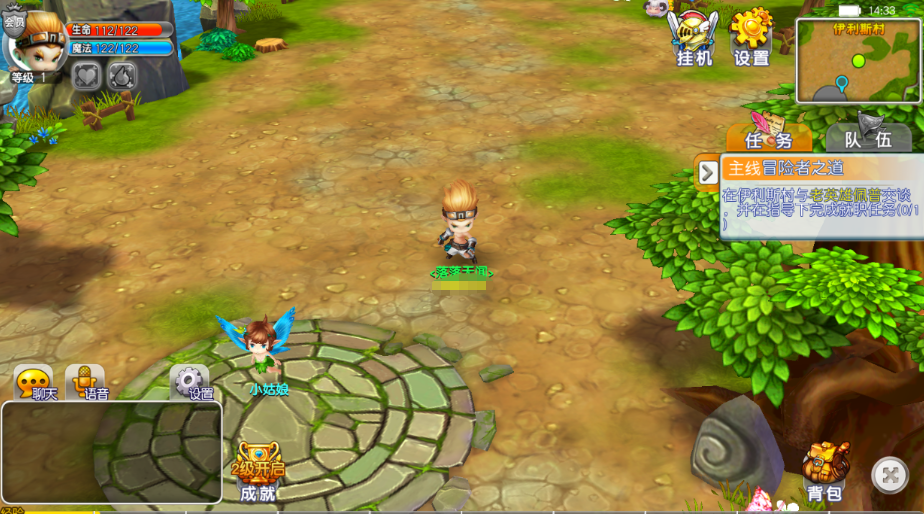Open the player portrait avatar
924x514 pixels.
[x=40, y=42]
